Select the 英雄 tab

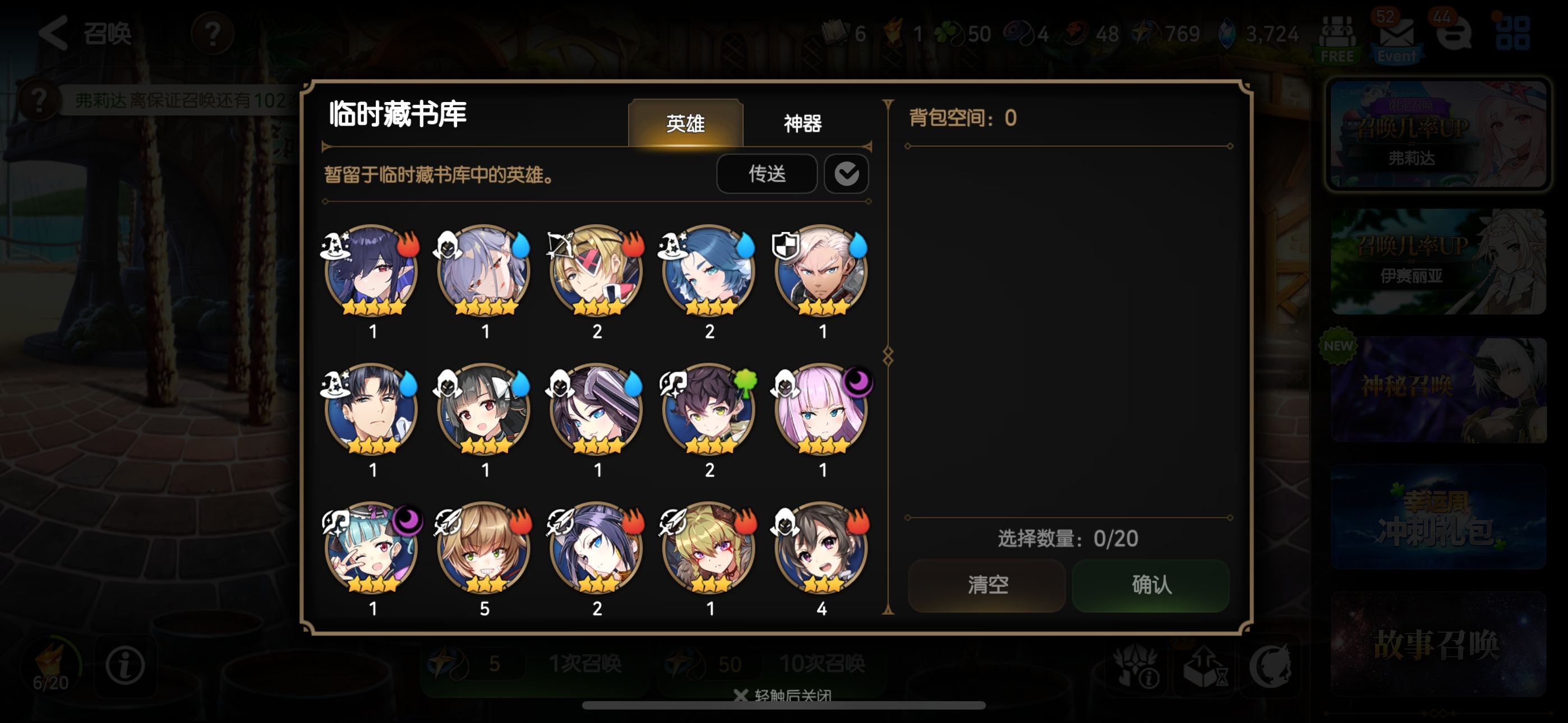click(685, 123)
